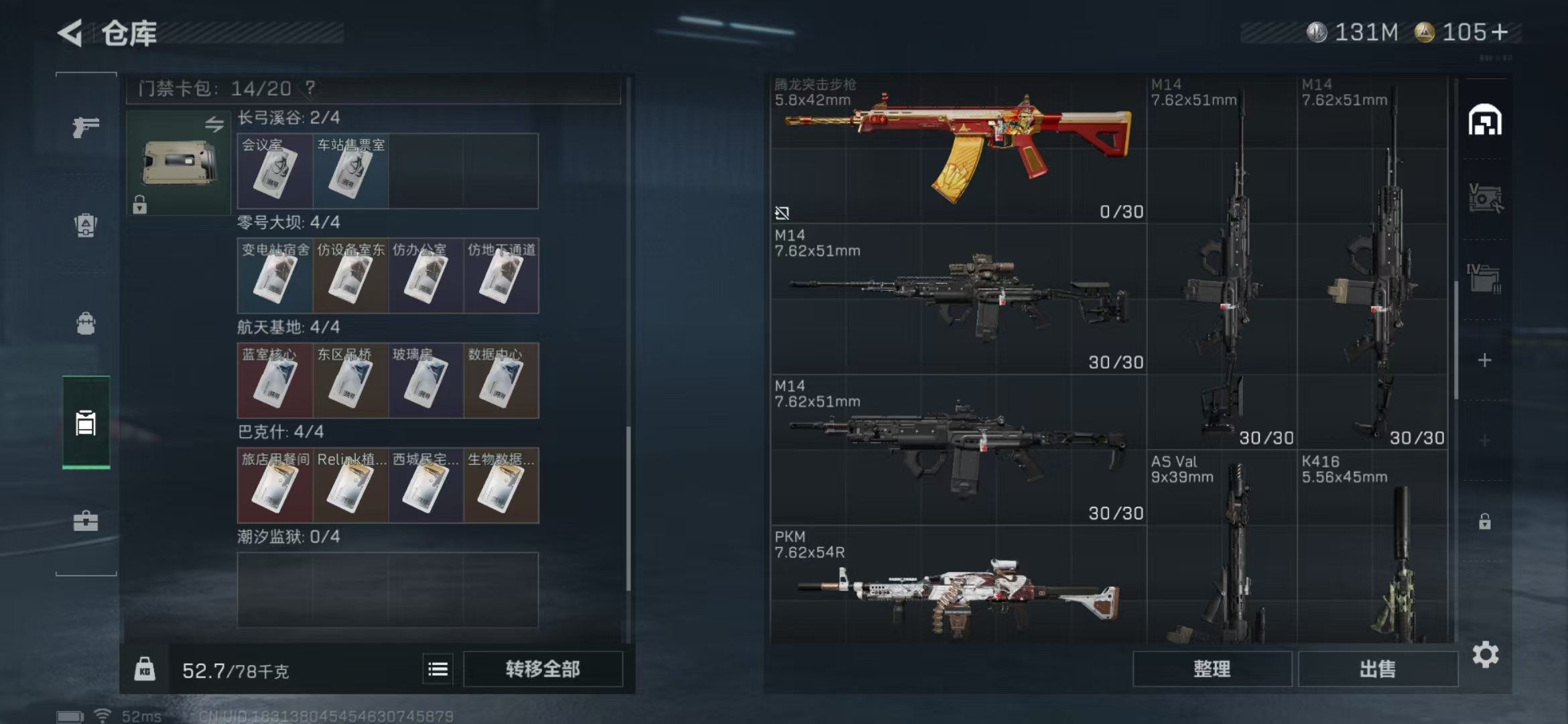Add a new stash page with plus
Screen dimensions: 1568x724
[1484, 361]
